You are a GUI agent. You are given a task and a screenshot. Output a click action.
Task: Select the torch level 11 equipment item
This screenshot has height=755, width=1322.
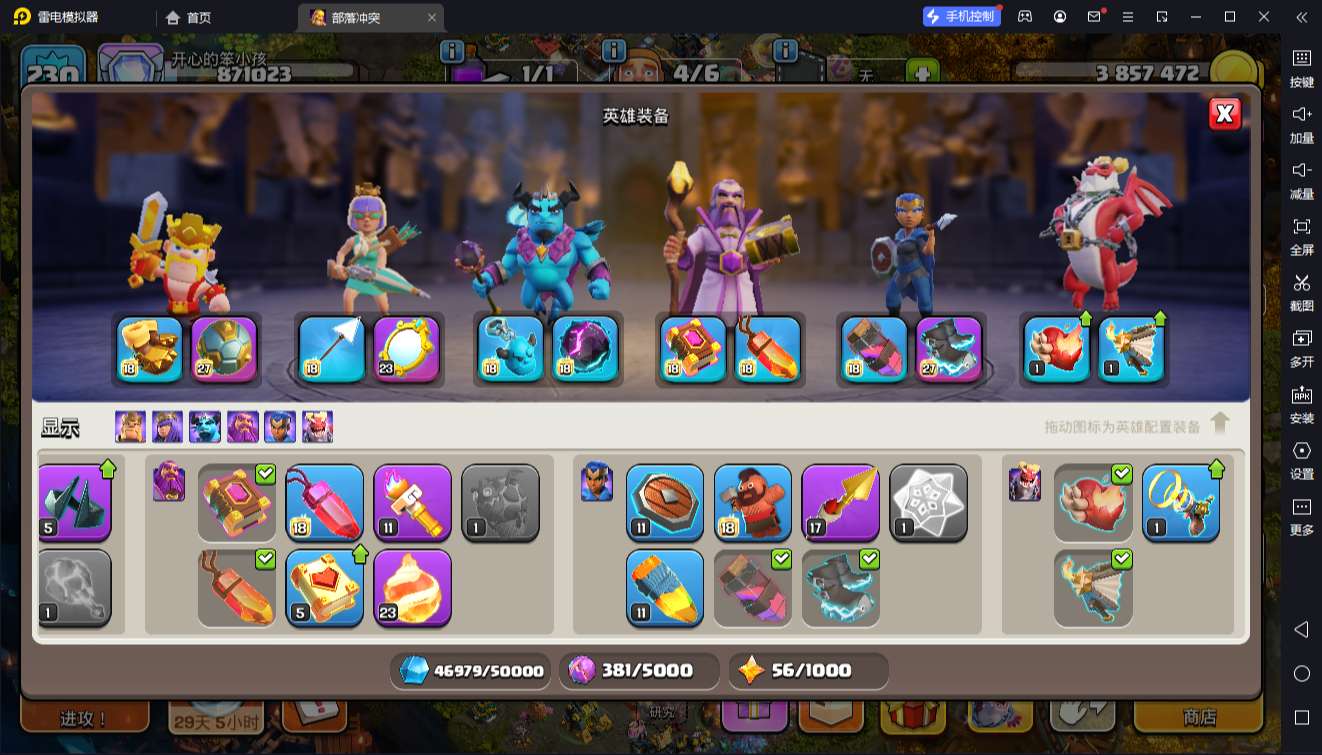412,502
